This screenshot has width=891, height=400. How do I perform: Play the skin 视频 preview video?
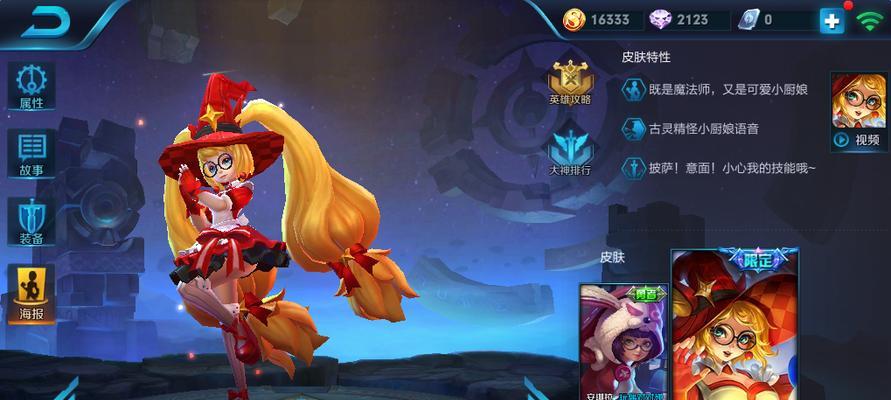859,111
